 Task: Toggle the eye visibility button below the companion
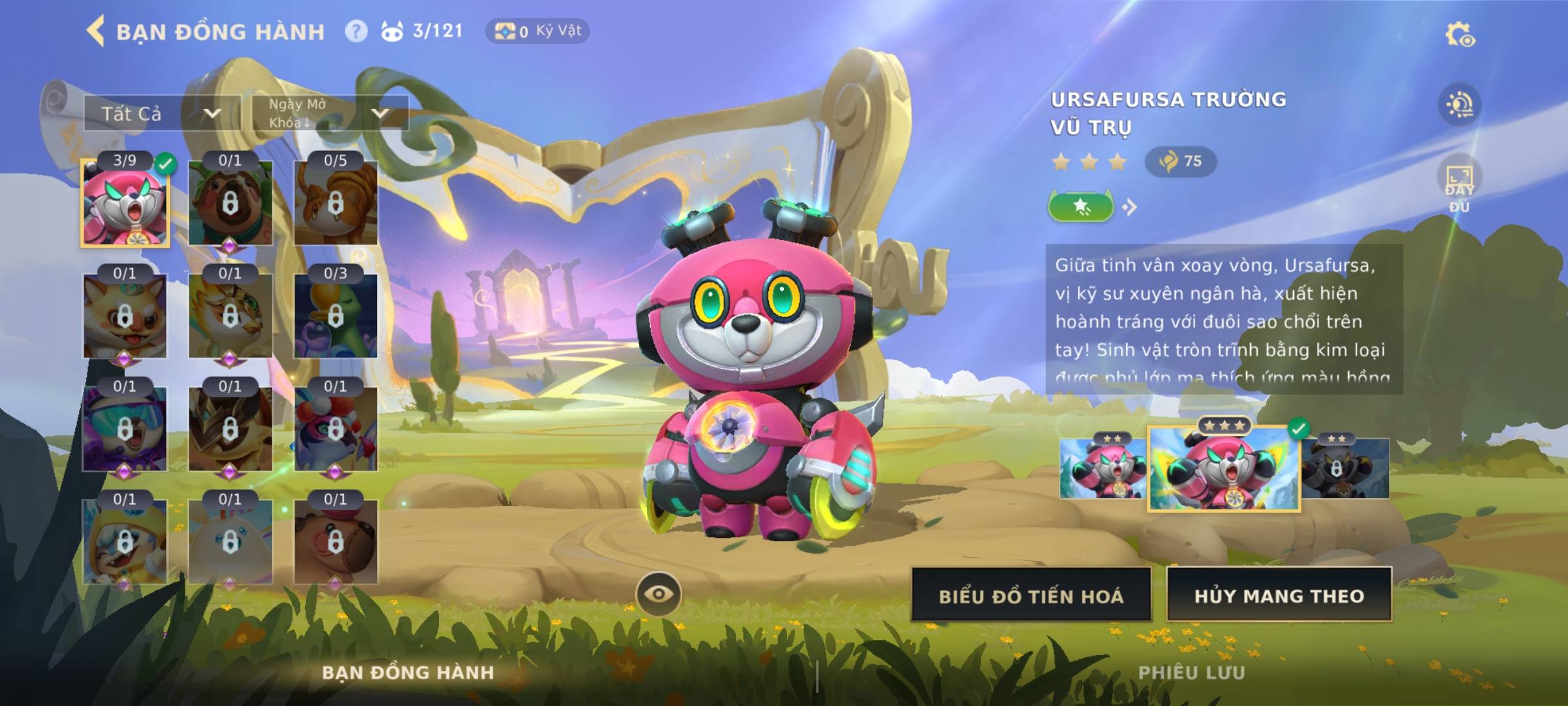coord(659,594)
